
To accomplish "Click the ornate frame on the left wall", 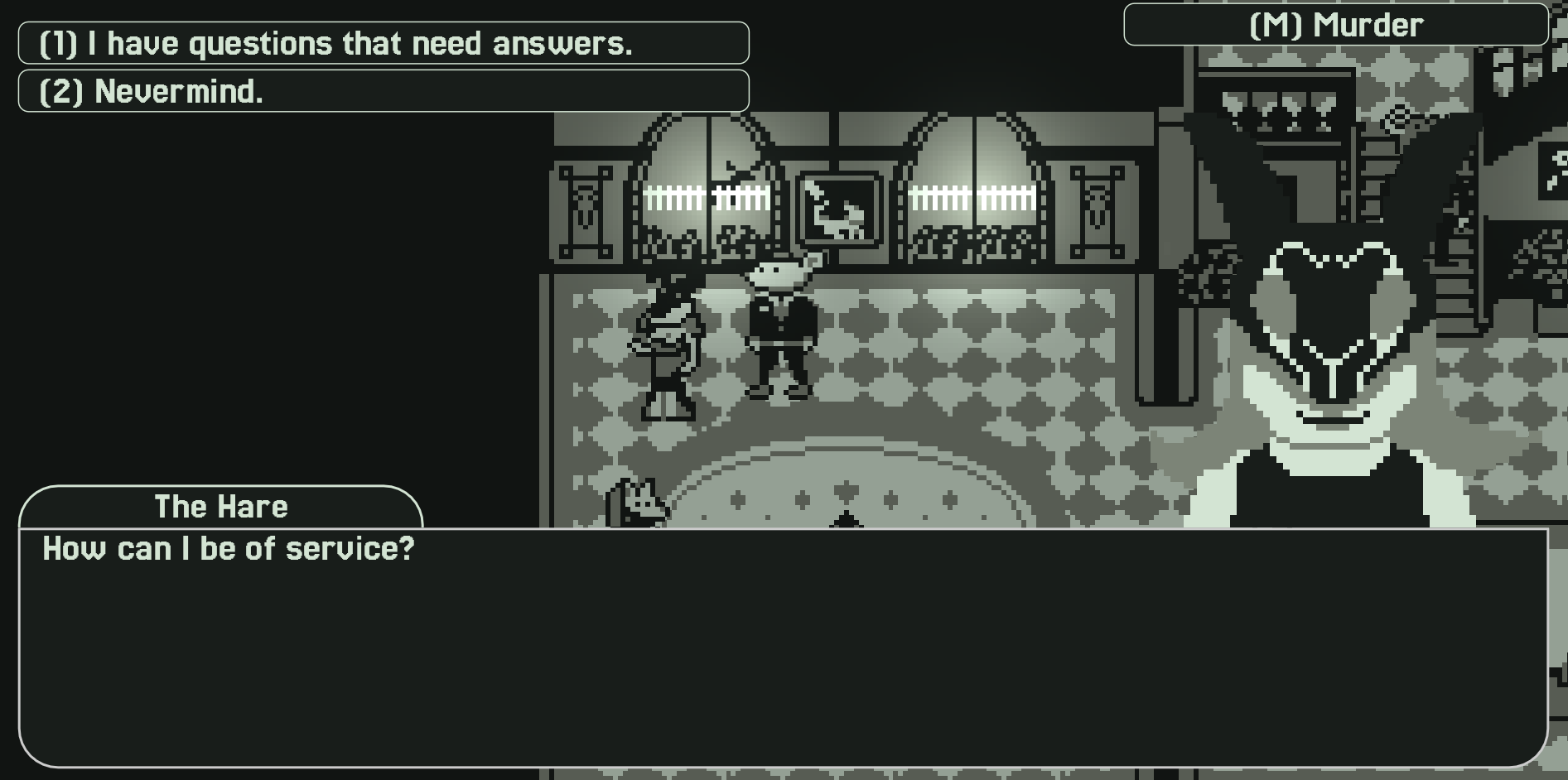I will 585,211.
